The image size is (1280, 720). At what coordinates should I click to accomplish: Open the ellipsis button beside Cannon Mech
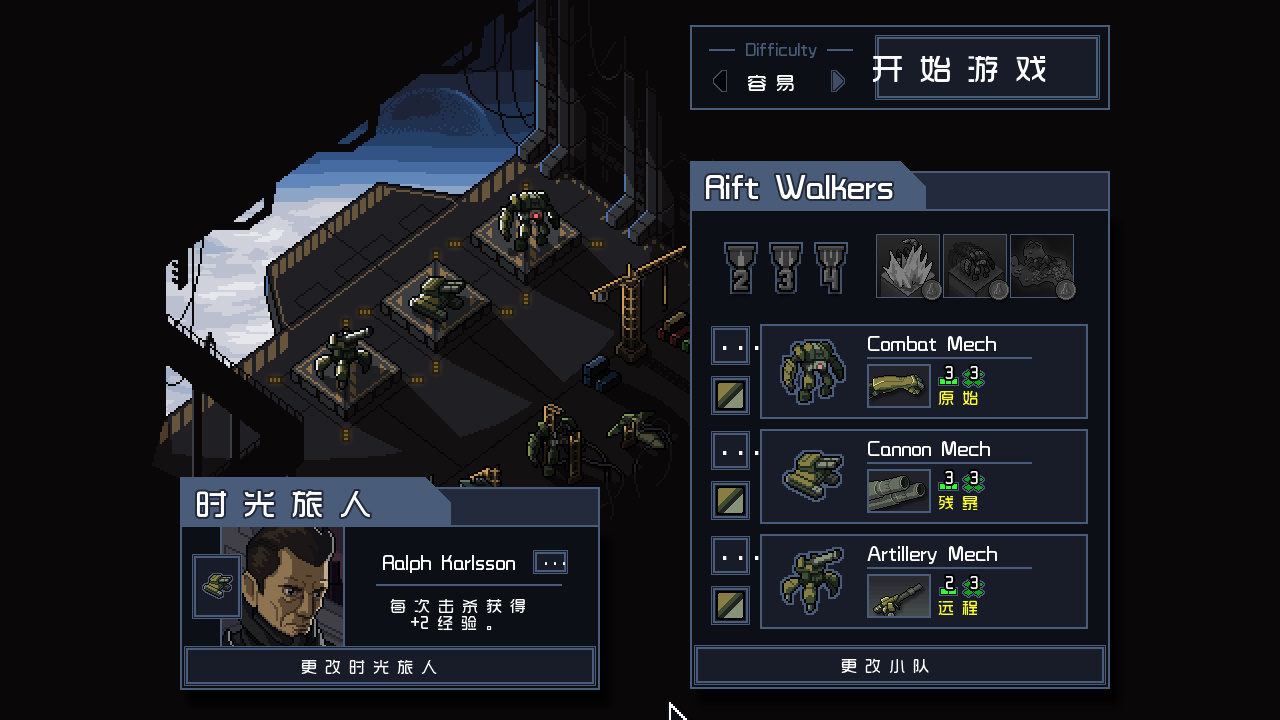tap(731, 451)
